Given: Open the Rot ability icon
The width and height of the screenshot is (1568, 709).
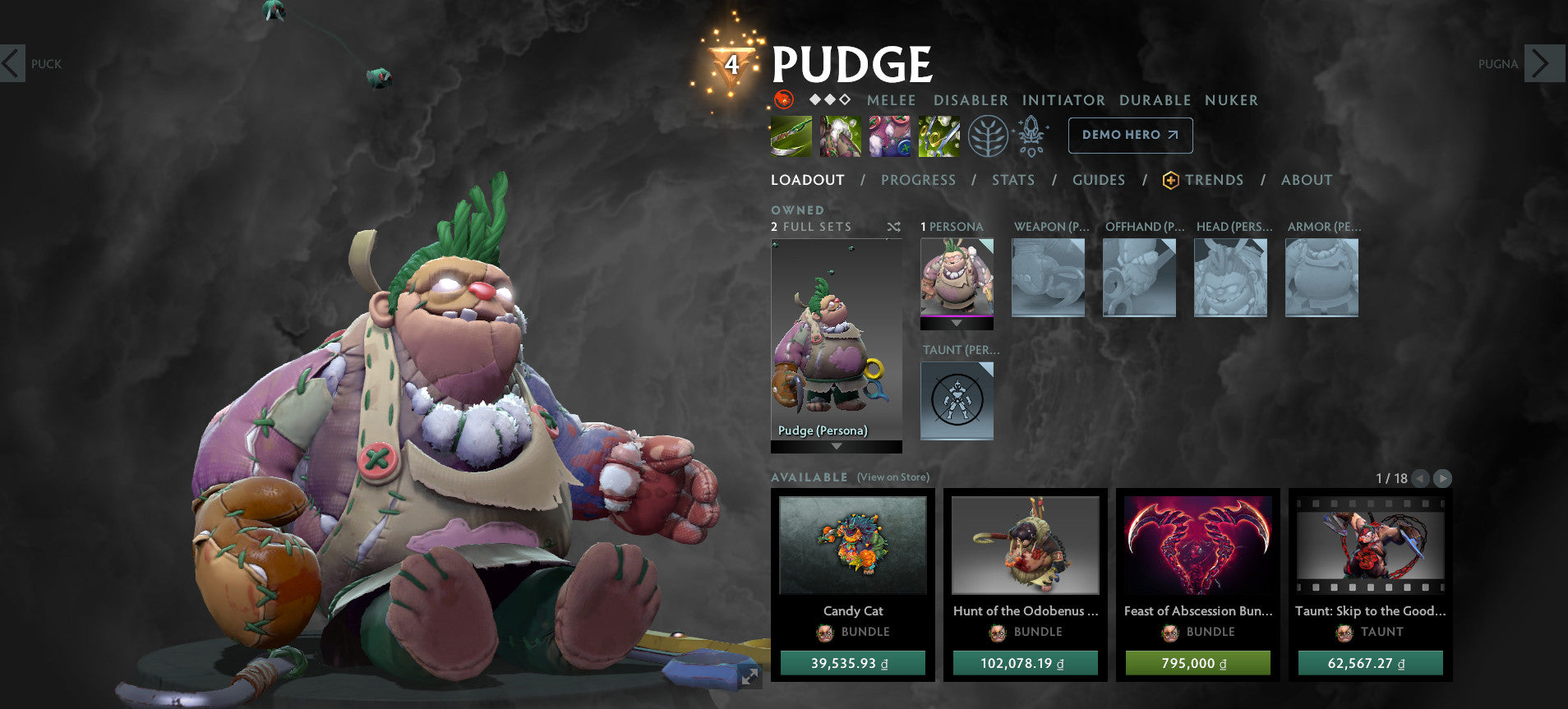Looking at the screenshot, I should point(839,136).
